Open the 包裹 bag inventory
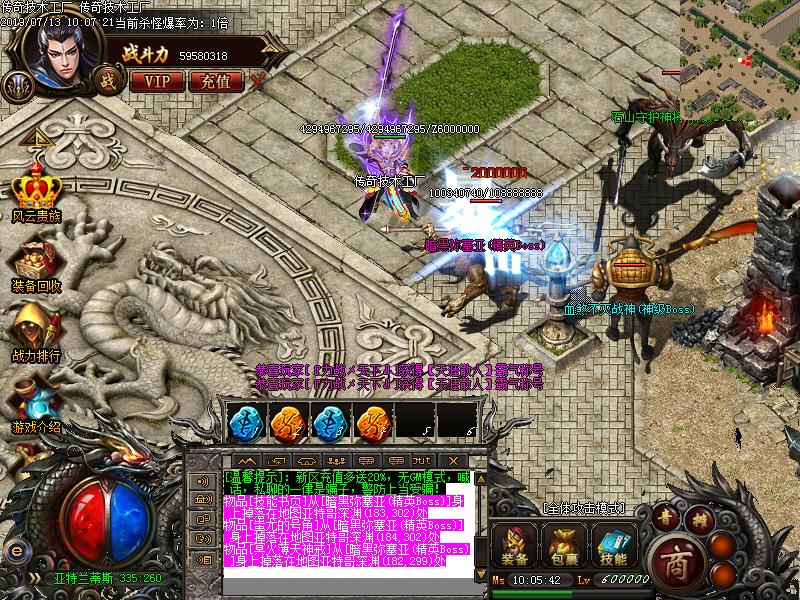 tap(560, 545)
